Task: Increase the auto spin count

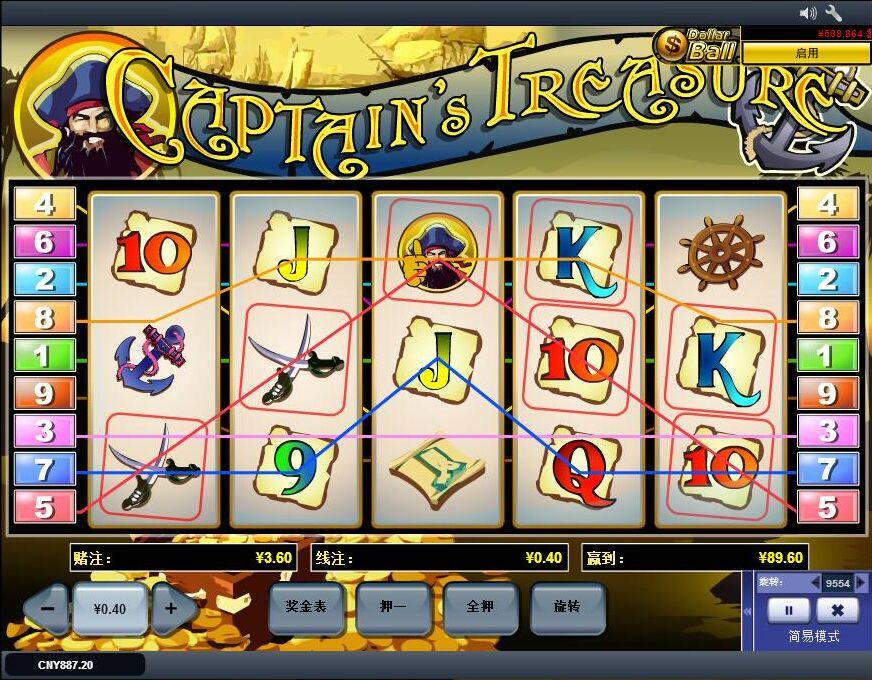Action: [859, 583]
